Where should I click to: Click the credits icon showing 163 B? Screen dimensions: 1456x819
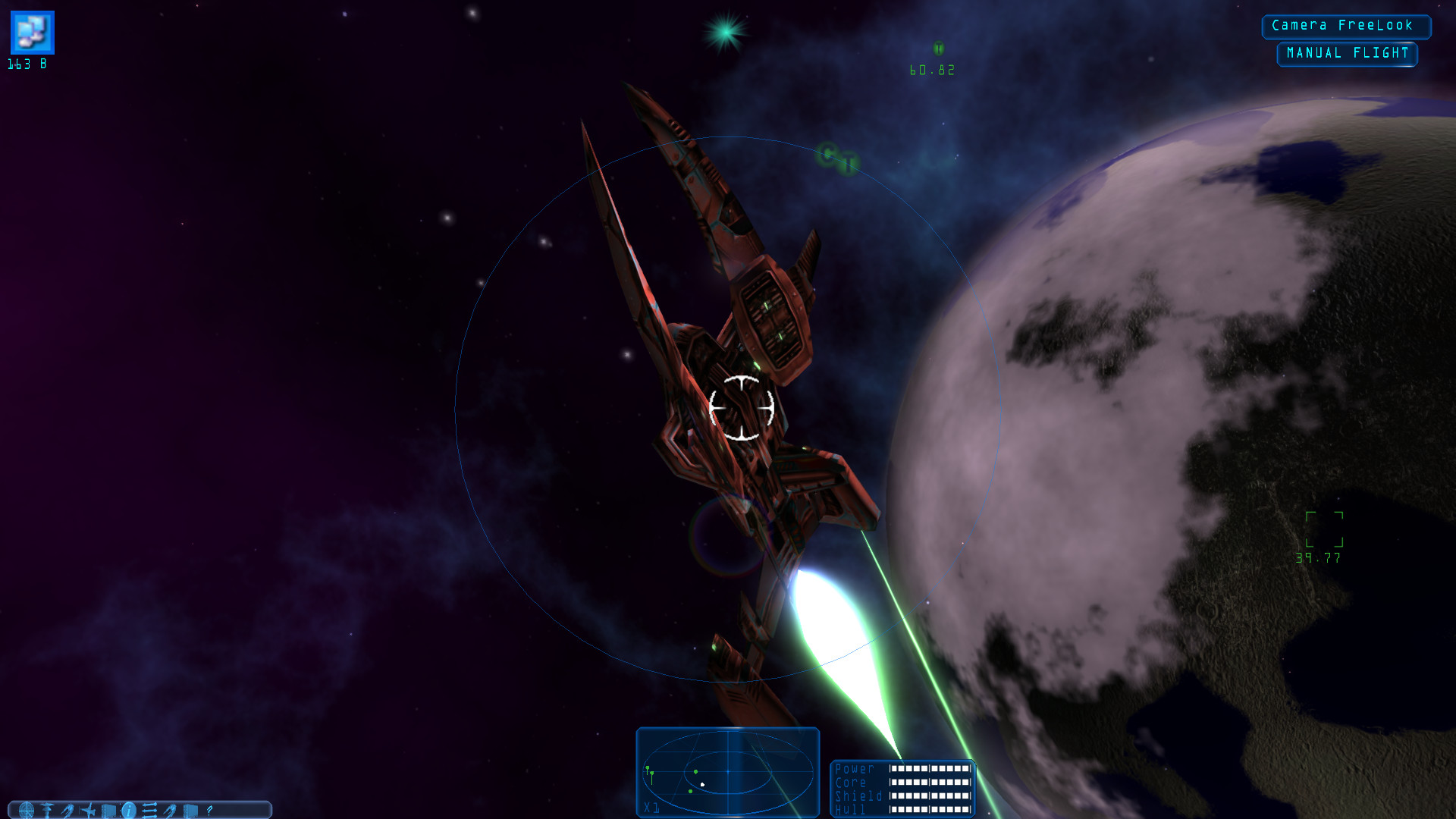coord(32,32)
